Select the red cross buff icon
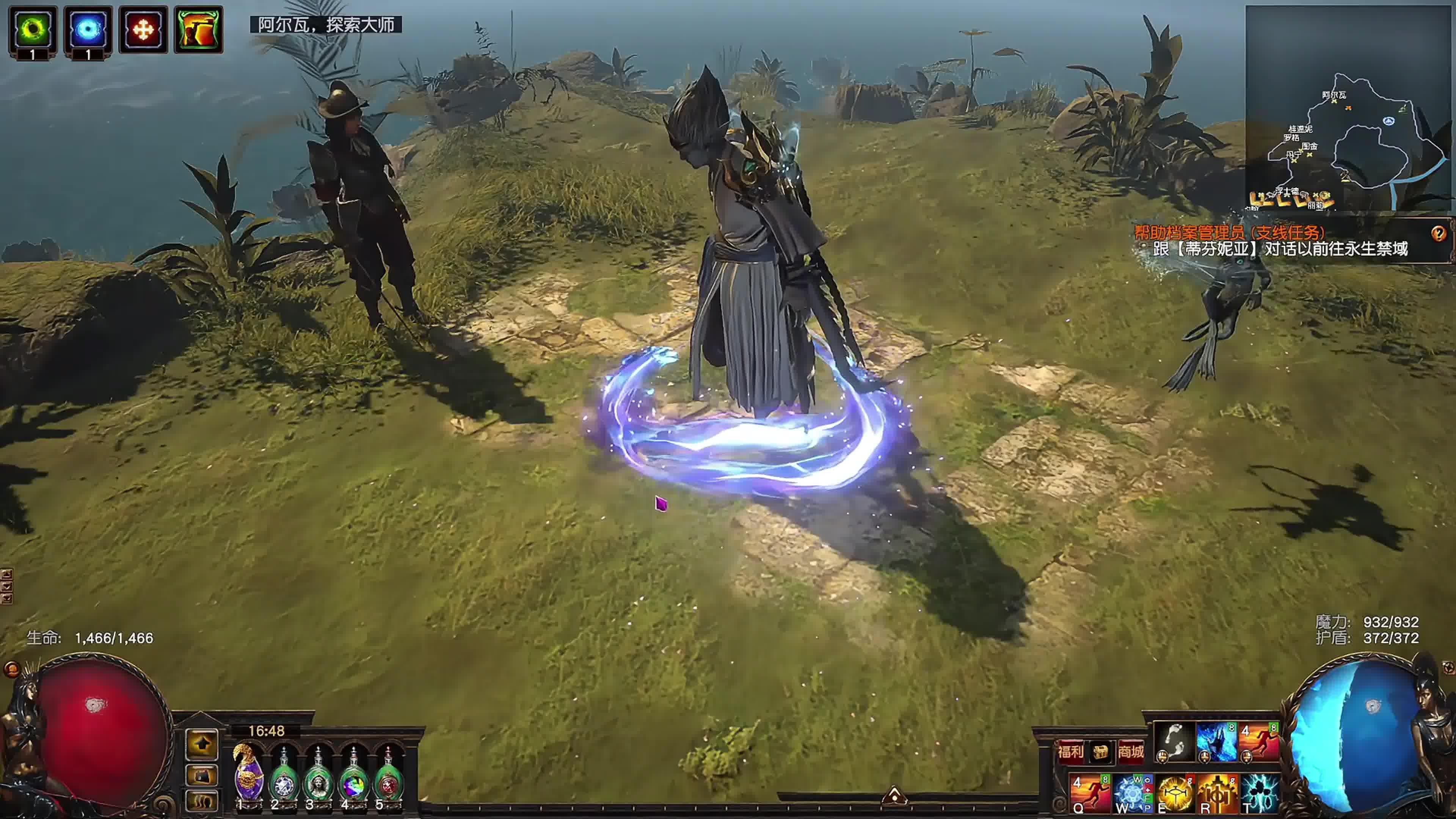The height and width of the screenshot is (819, 1456). click(x=143, y=29)
